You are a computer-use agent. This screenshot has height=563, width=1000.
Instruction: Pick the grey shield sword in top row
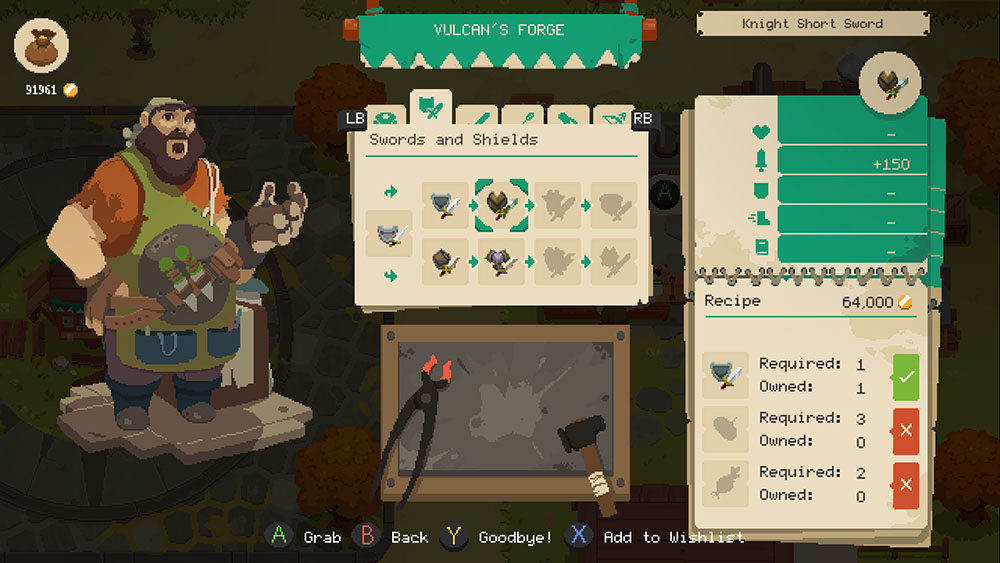[x=446, y=205]
